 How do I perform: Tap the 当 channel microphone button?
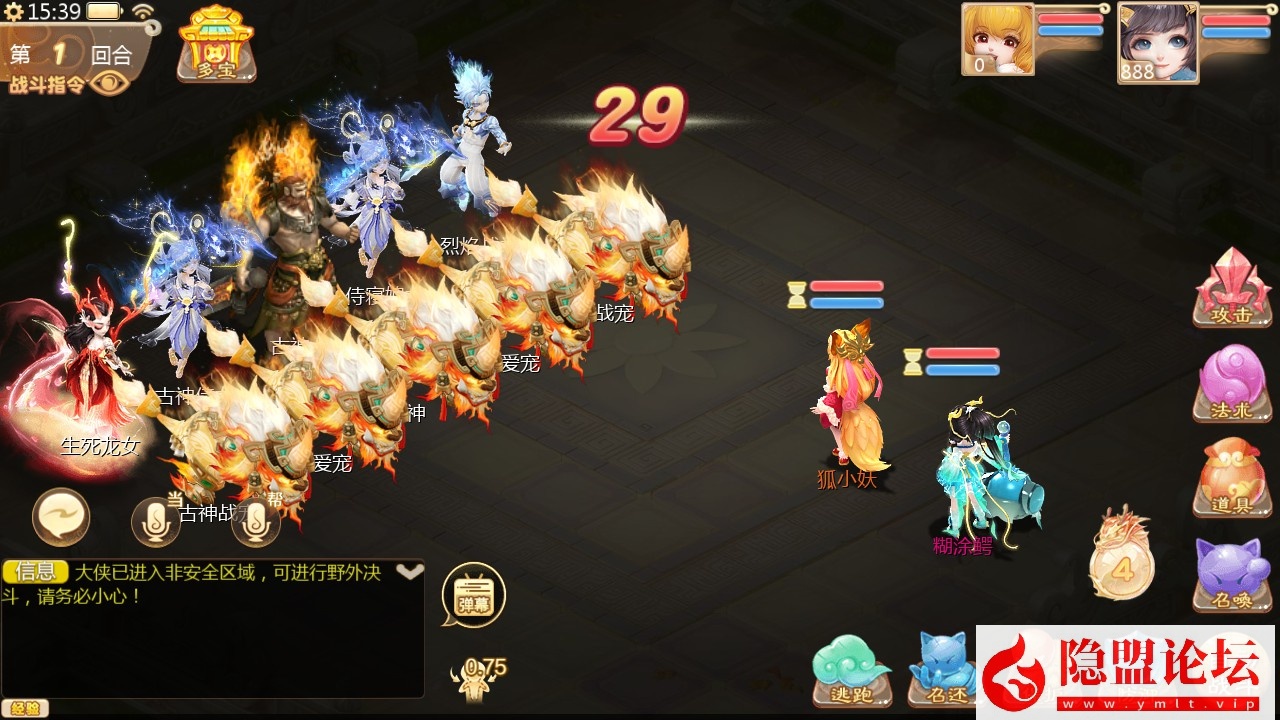pyautogui.click(x=156, y=520)
